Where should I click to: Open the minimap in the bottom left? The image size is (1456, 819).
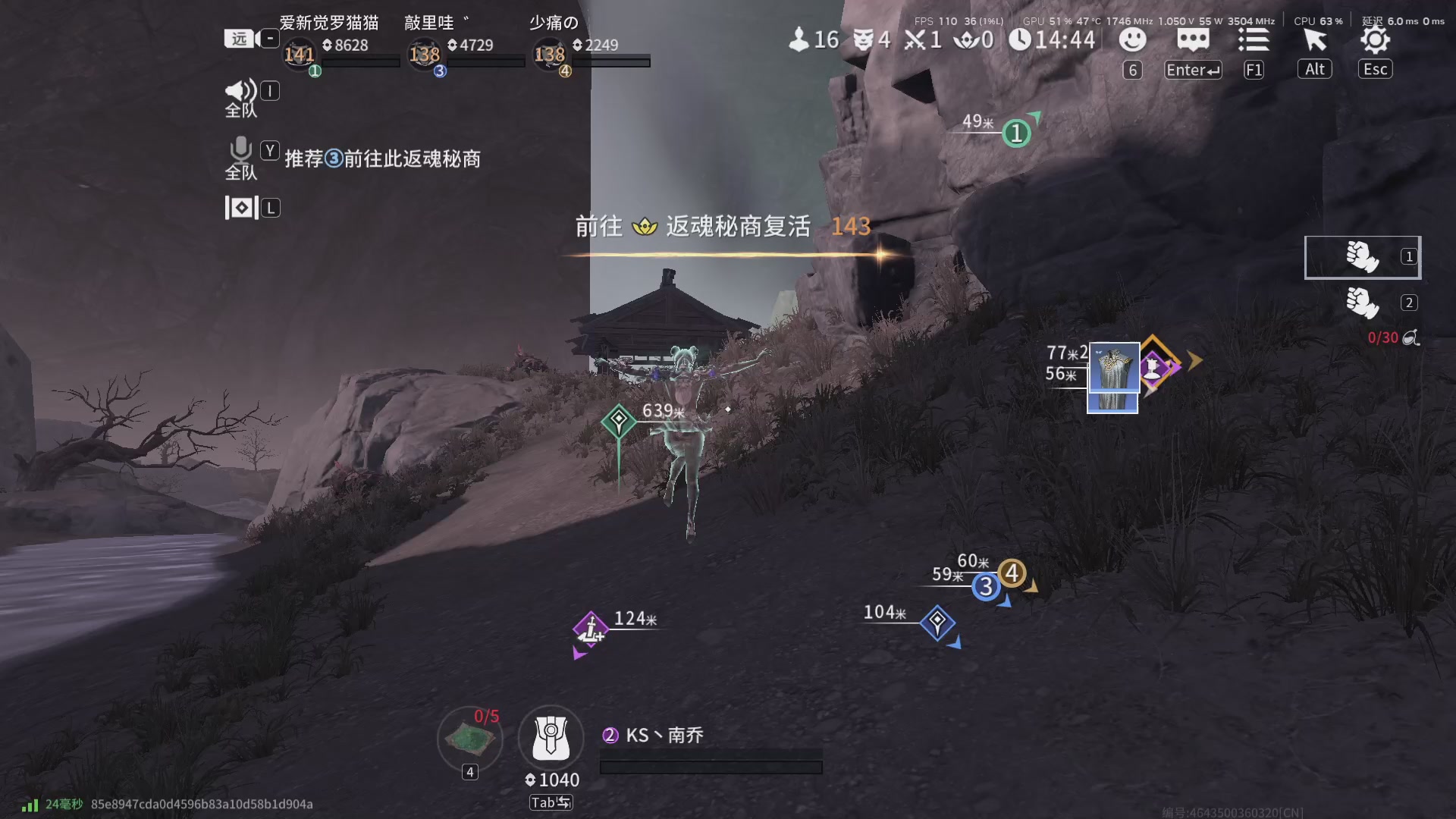tap(472, 739)
